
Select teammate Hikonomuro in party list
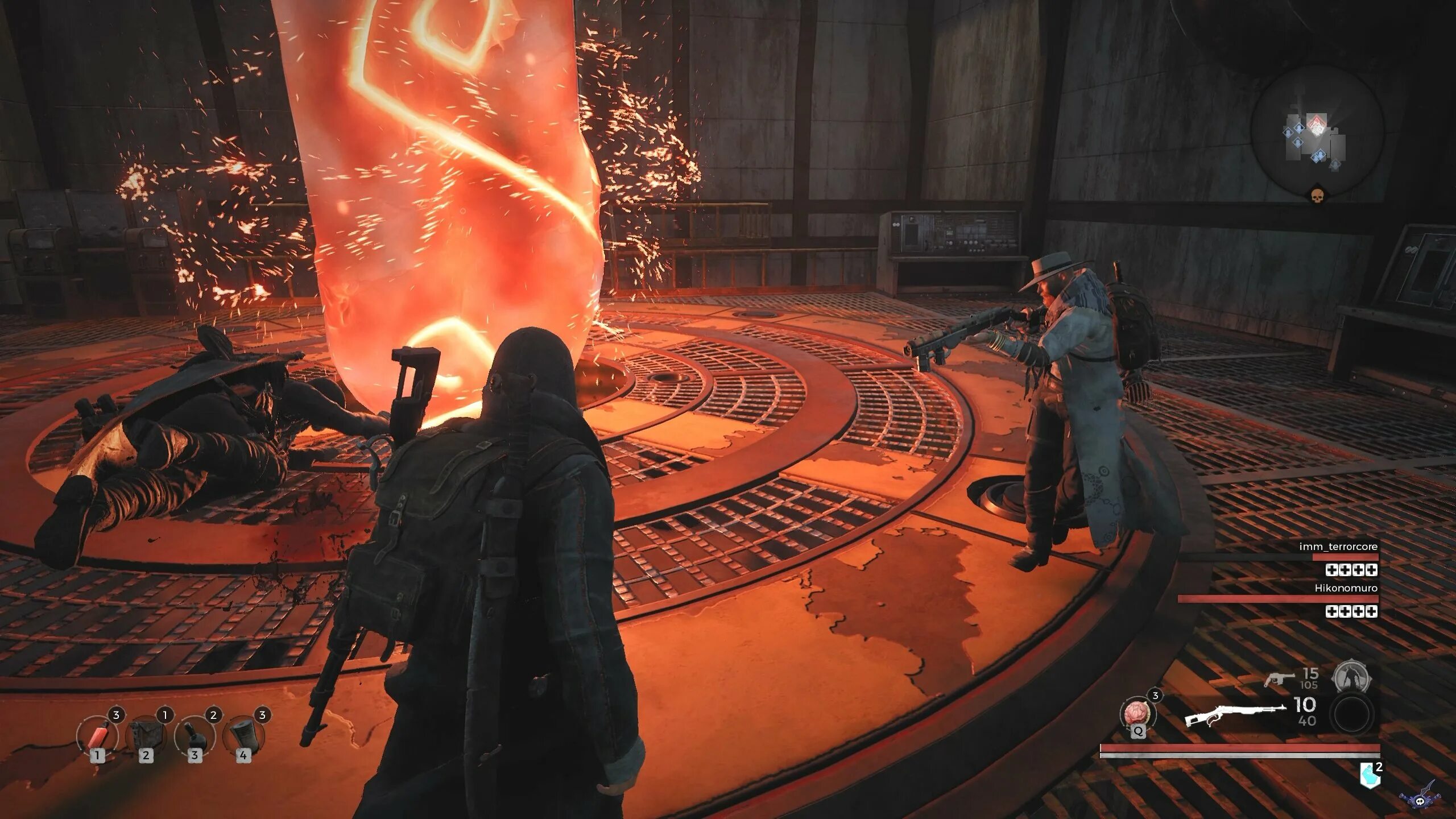[1346, 588]
